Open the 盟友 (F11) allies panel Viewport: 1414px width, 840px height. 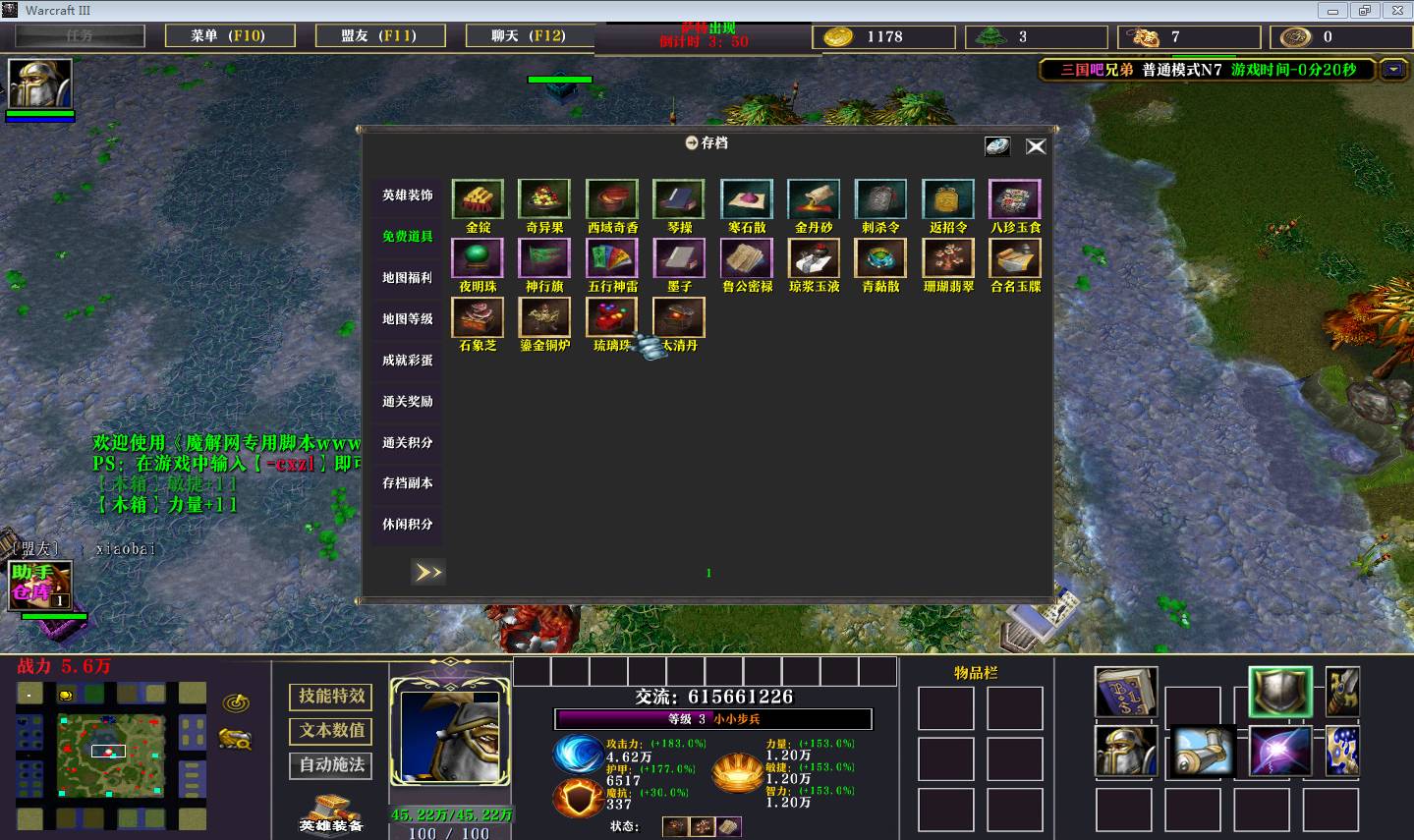tap(379, 36)
